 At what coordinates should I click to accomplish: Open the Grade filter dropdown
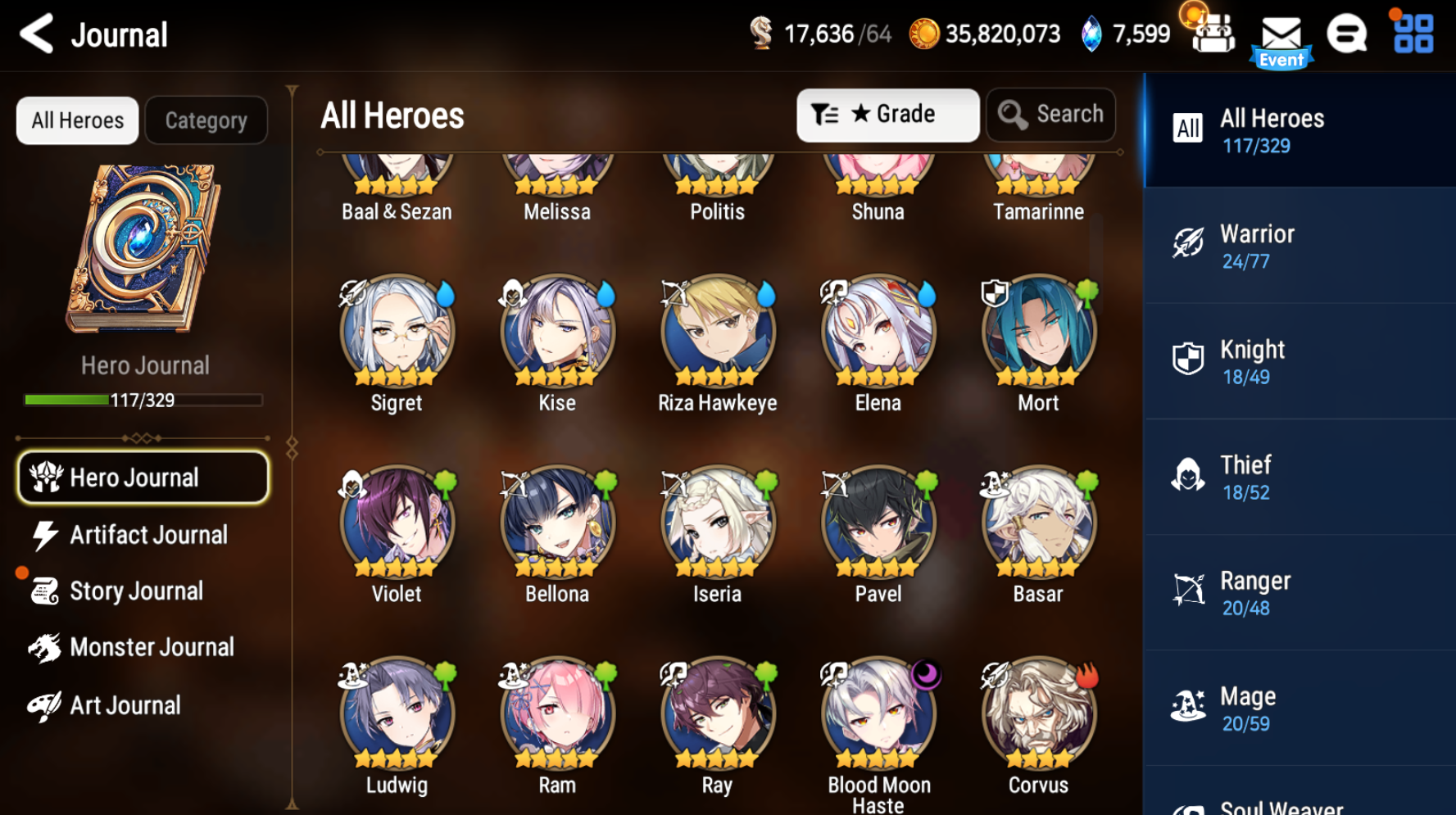click(x=887, y=115)
